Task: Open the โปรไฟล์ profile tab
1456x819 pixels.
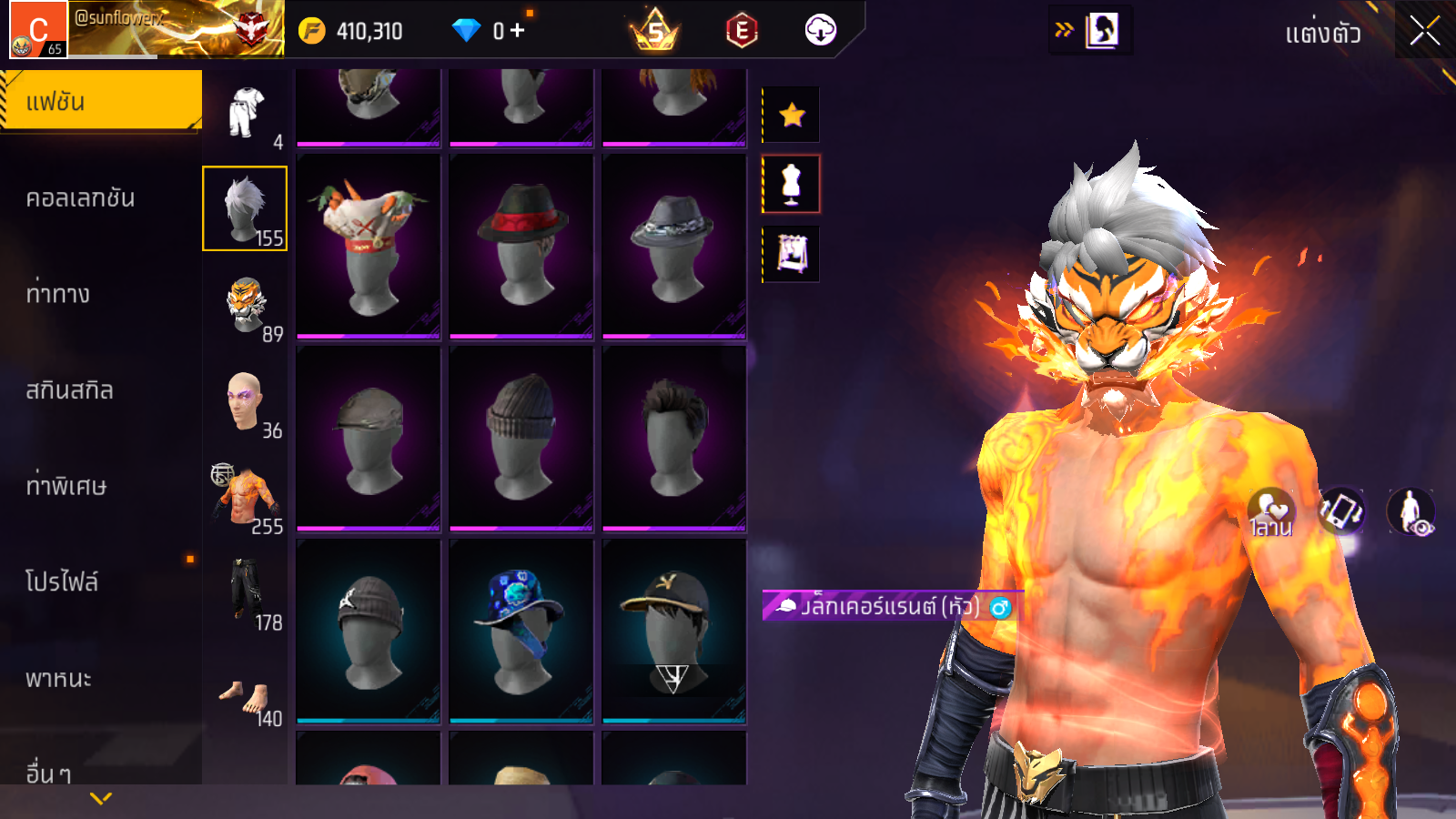Action: [x=62, y=582]
